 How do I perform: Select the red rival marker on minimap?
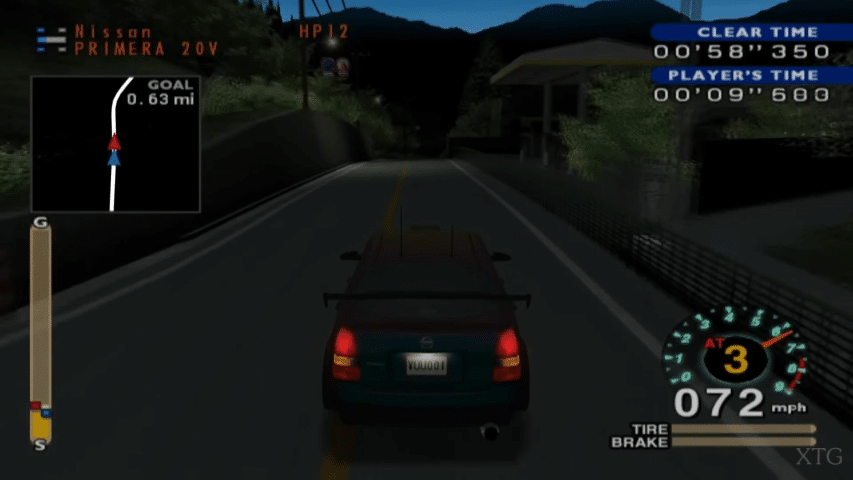pos(114,141)
